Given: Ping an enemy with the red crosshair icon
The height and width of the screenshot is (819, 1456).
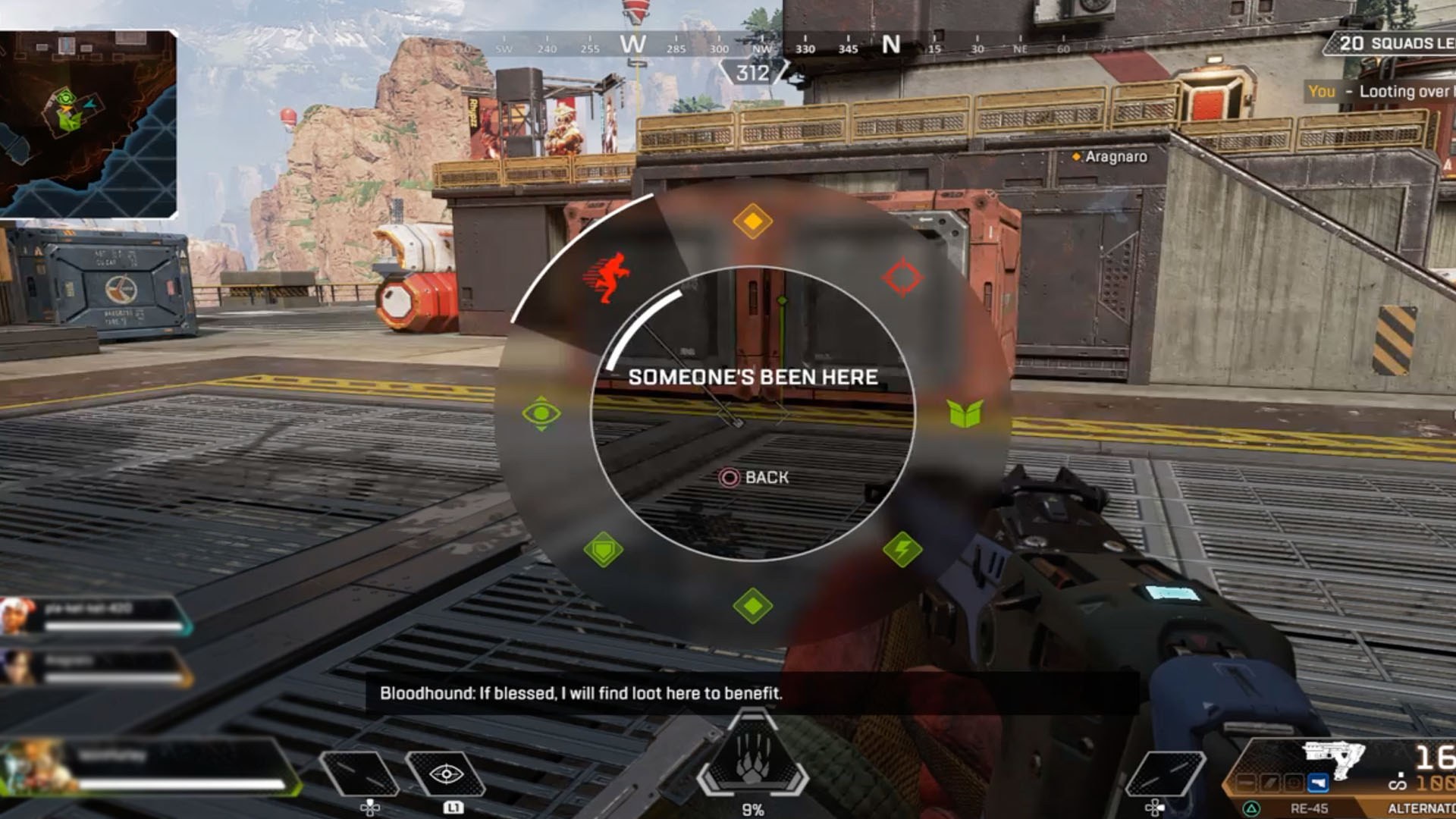Looking at the screenshot, I should point(902,278).
